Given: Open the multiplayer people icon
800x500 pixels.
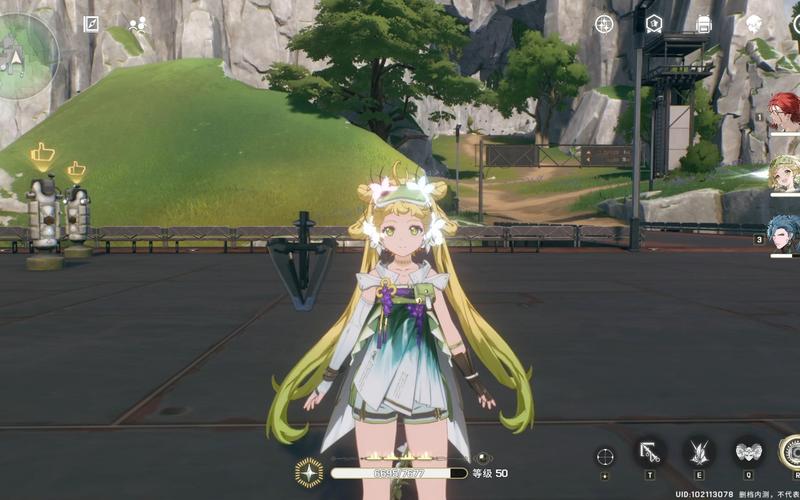Looking at the screenshot, I should click(x=137, y=24).
